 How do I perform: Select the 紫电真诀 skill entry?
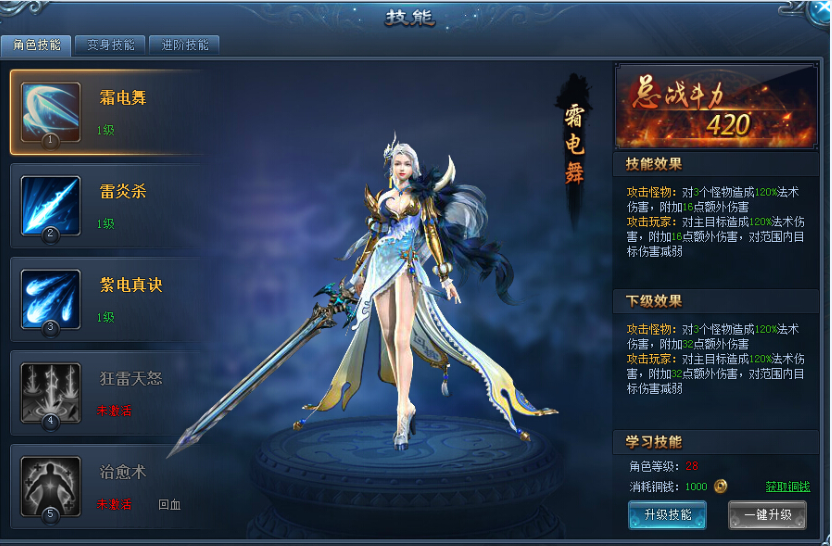(x=110, y=300)
